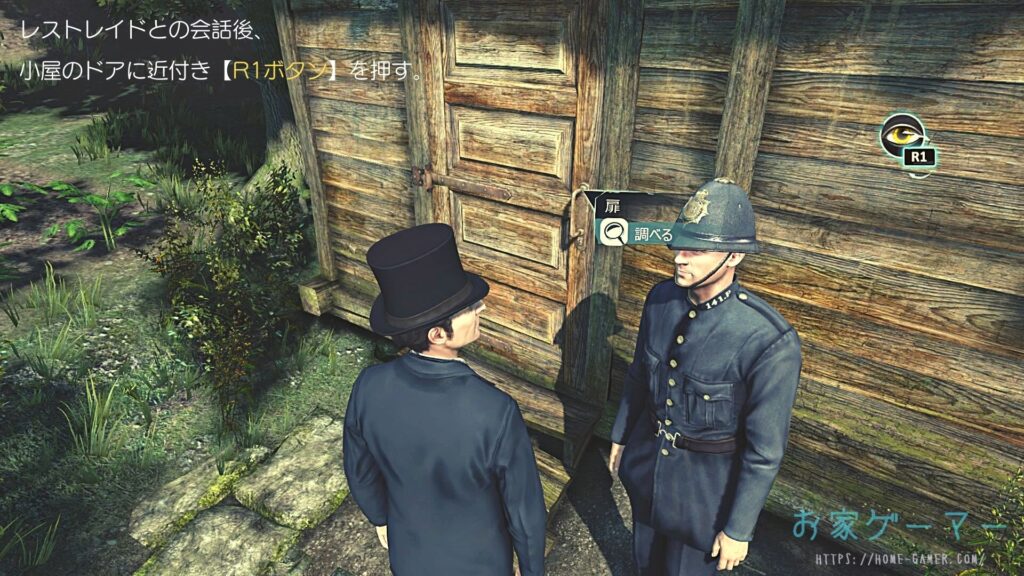The width and height of the screenshot is (1024, 576).
Task: Open the home-gamer.com watermark link
Action: click(x=898, y=559)
